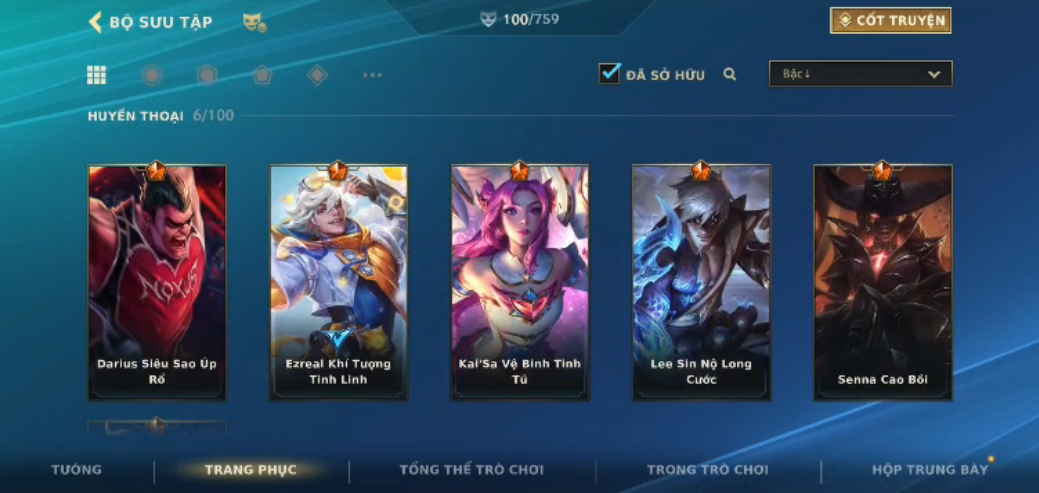1039x493 pixels.
Task: Go back from Bộ Sưu Tập
Action: 96,22
